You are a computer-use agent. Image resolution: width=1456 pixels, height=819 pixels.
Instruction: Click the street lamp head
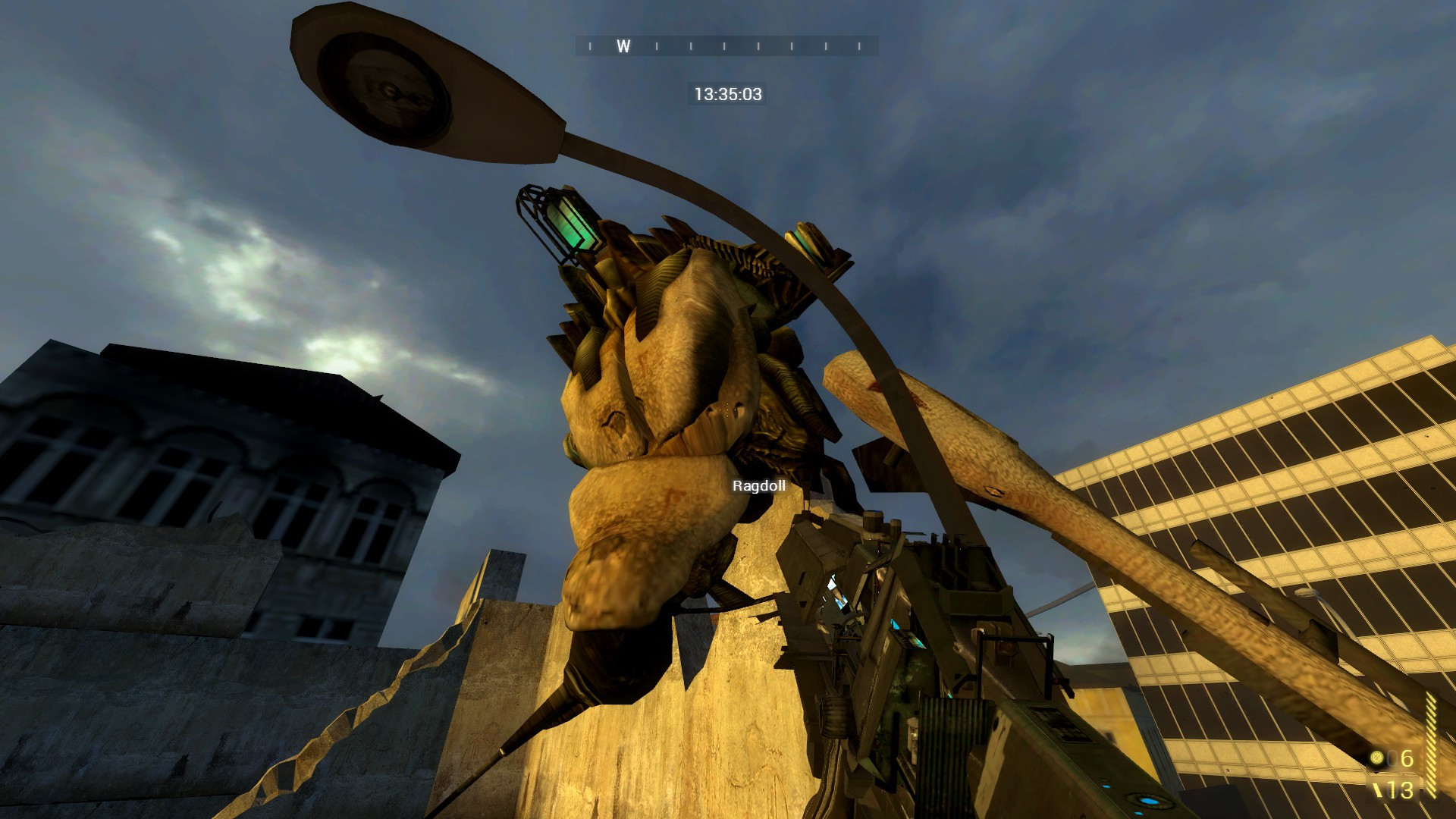coord(387,83)
